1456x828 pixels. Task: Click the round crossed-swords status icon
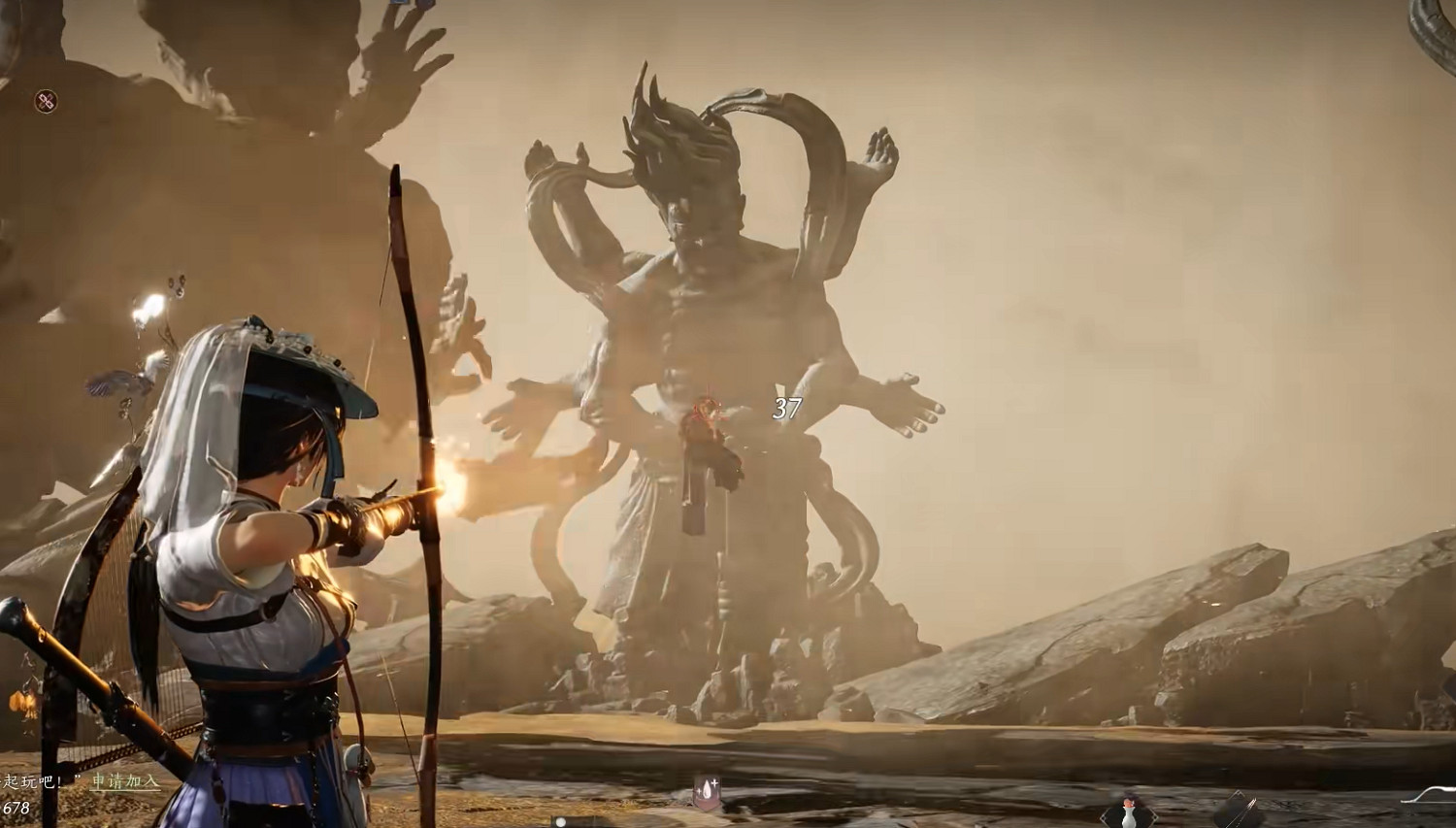click(47, 100)
